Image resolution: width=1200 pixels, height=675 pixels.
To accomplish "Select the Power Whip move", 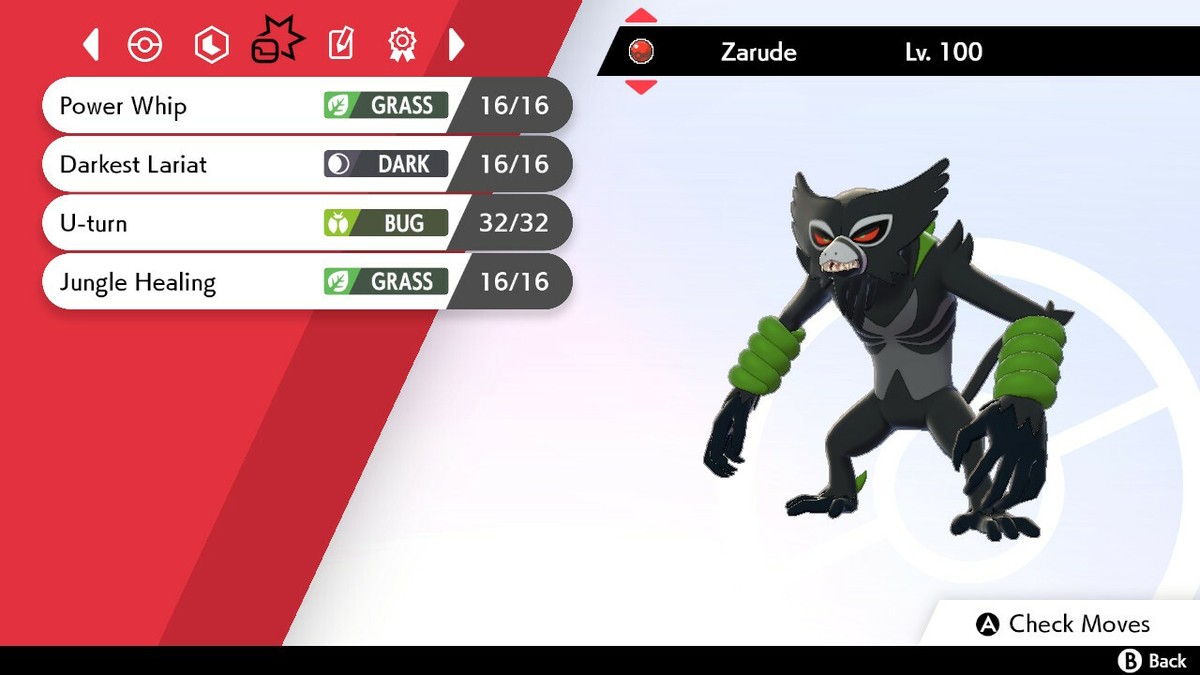I will point(300,105).
